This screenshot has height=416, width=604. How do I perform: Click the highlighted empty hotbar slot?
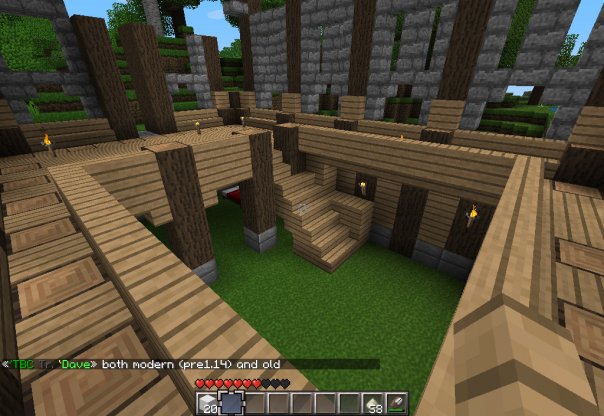point(232,403)
